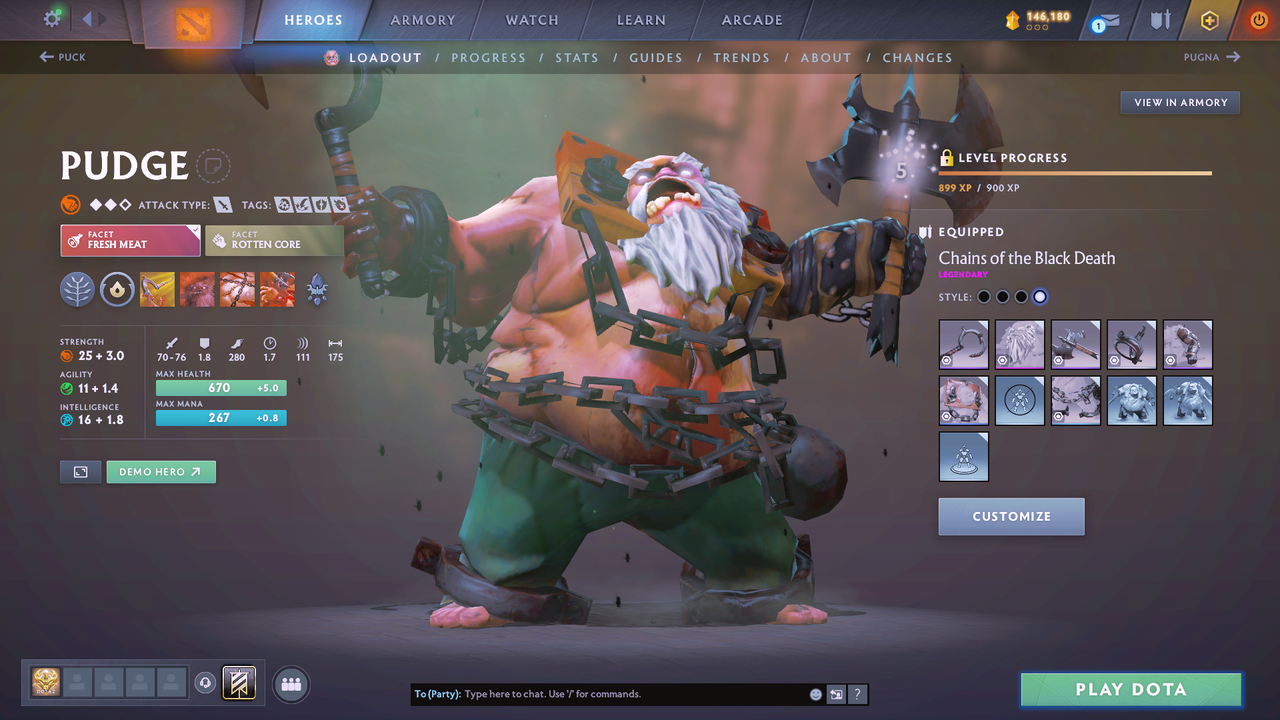The width and height of the screenshot is (1280, 720).
Task: Select the Fresh Meat facet
Action: coord(130,240)
